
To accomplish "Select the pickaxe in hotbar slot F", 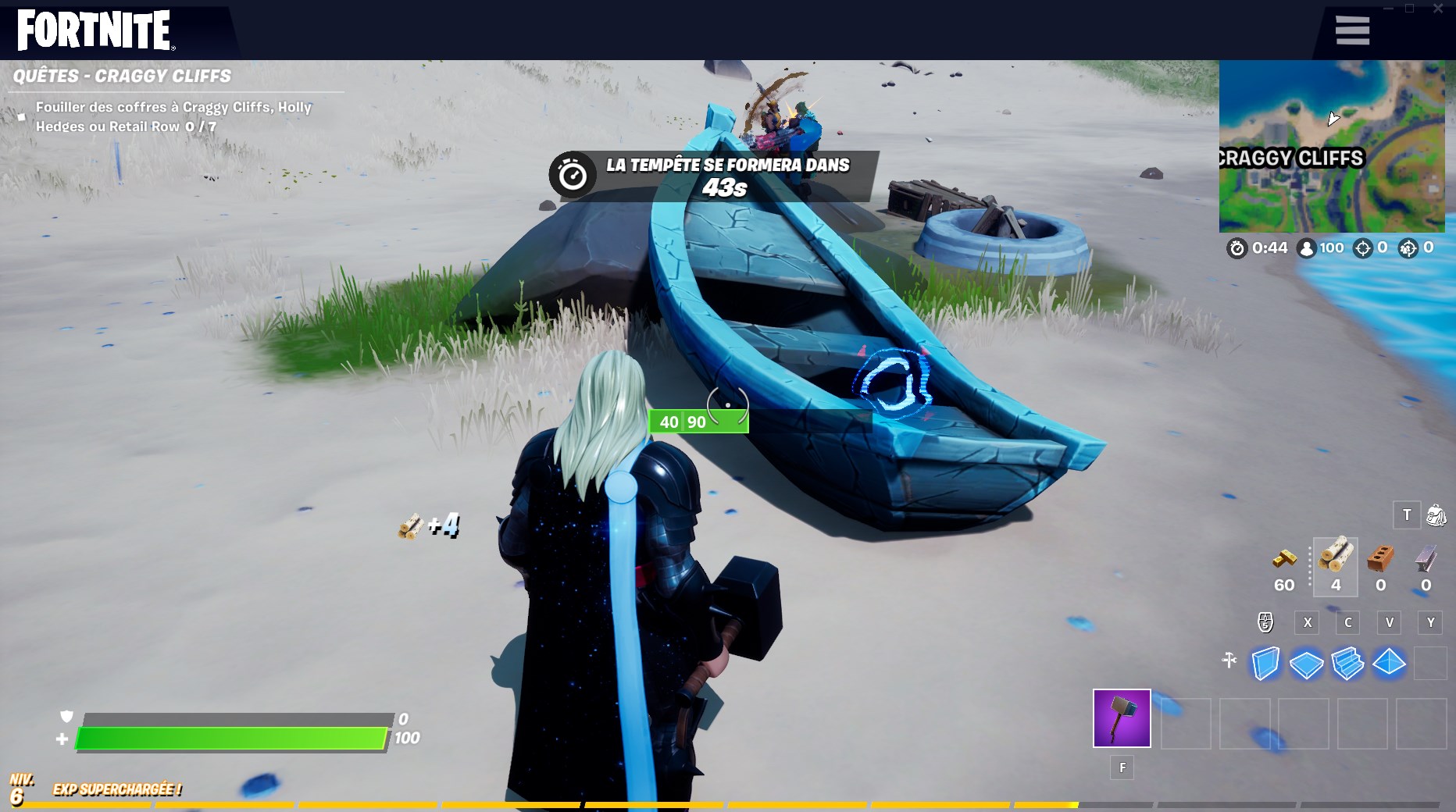I will click(x=1122, y=717).
